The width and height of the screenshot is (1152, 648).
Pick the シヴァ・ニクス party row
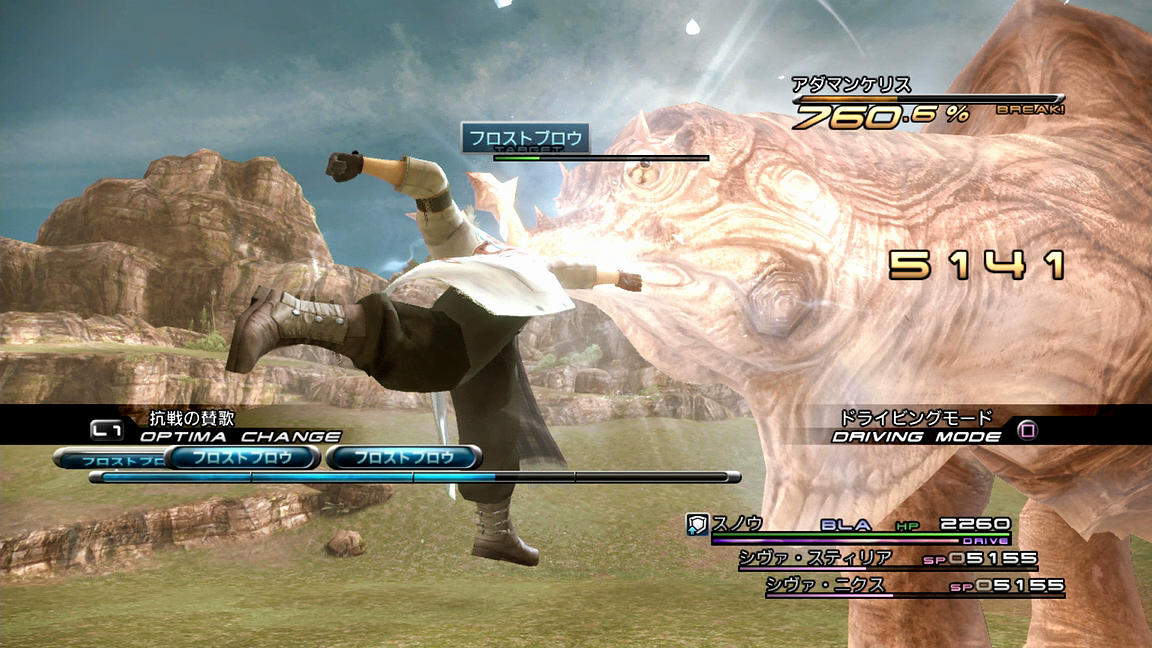(828, 585)
